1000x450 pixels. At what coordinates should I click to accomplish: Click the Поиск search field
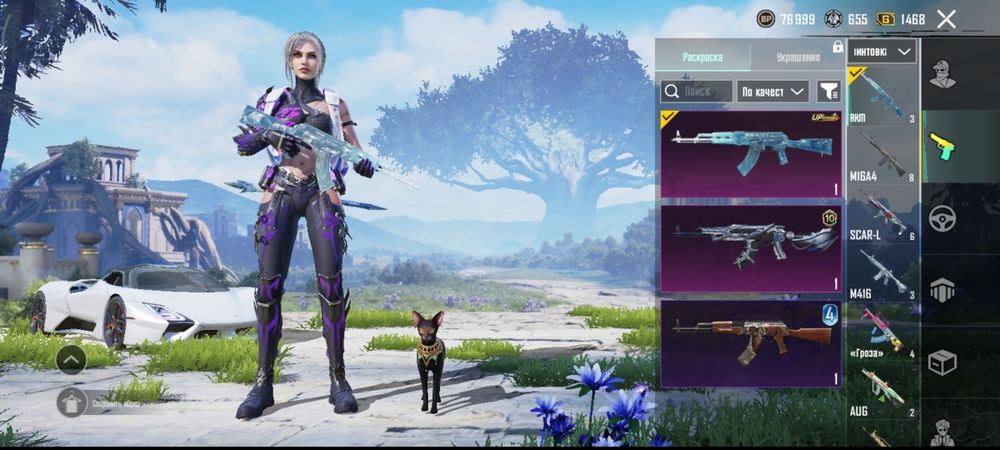(696, 91)
